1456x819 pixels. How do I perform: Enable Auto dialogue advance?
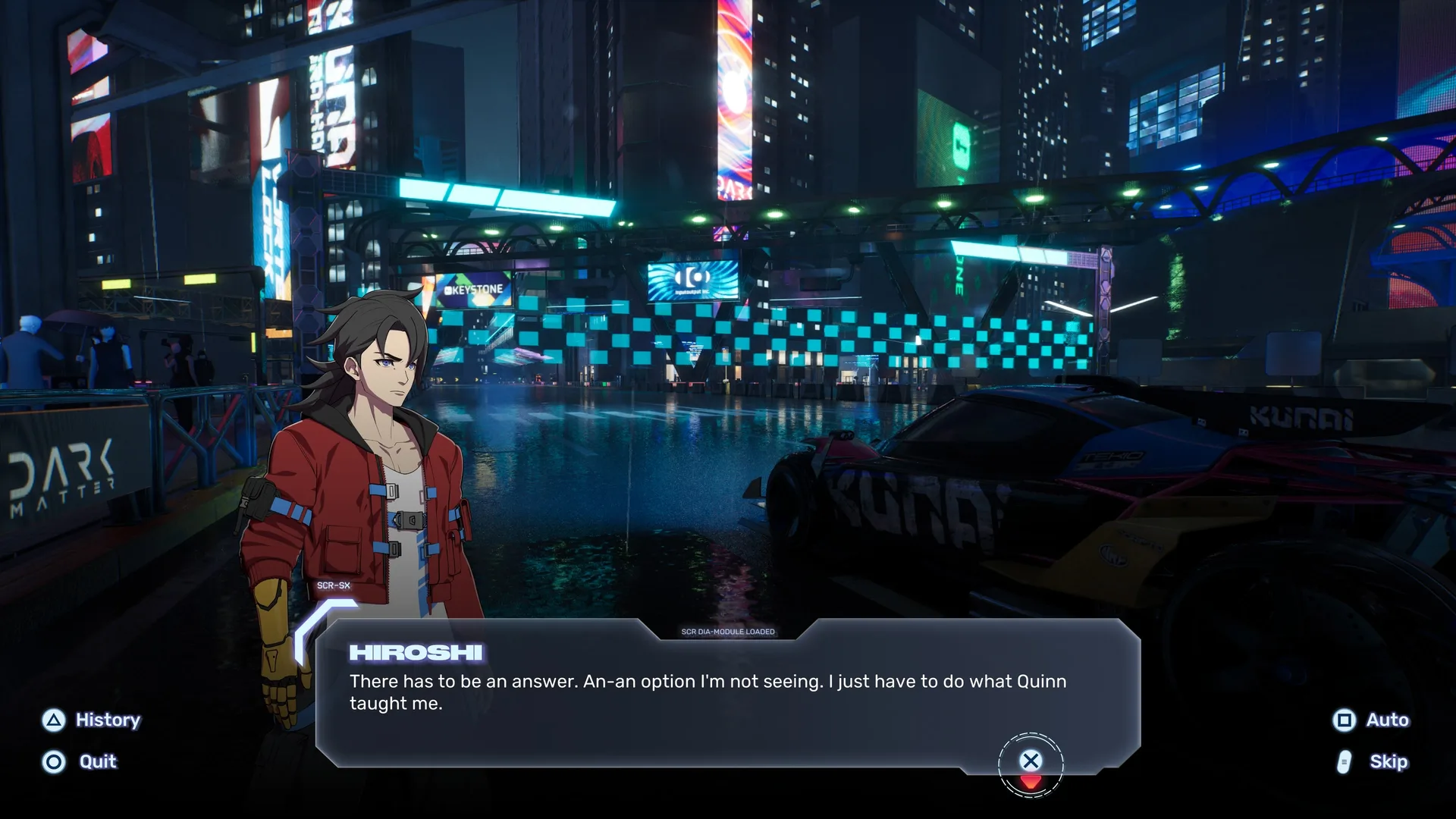click(1371, 720)
